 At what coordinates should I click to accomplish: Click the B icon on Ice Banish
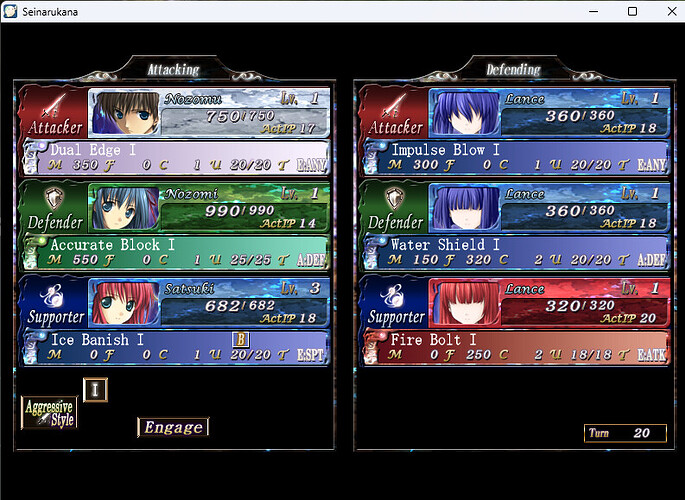coord(240,339)
